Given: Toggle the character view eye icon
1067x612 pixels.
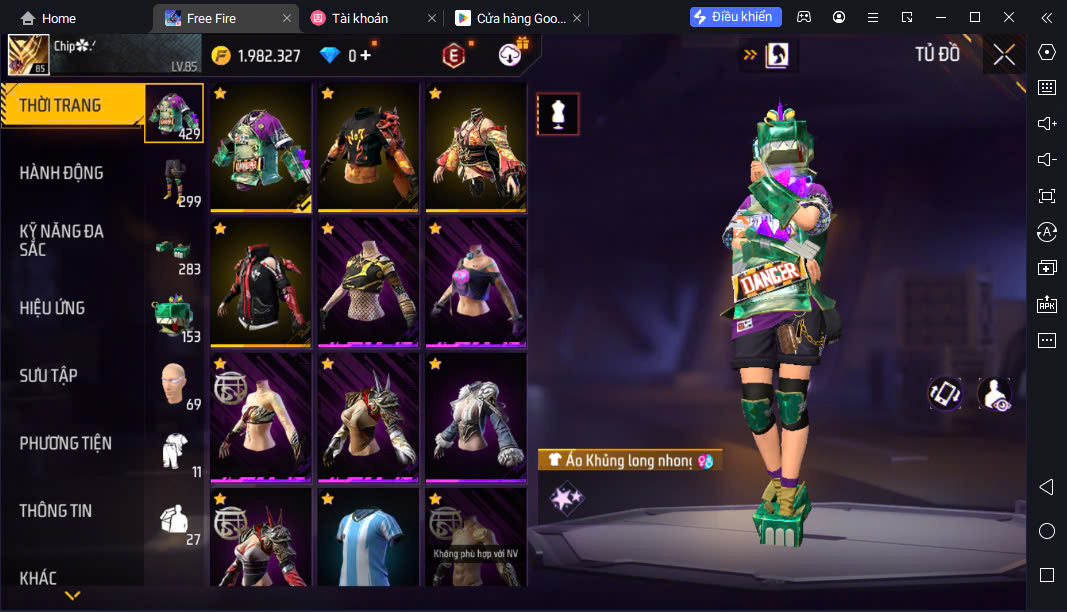Looking at the screenshot, I should pos(993,394).
